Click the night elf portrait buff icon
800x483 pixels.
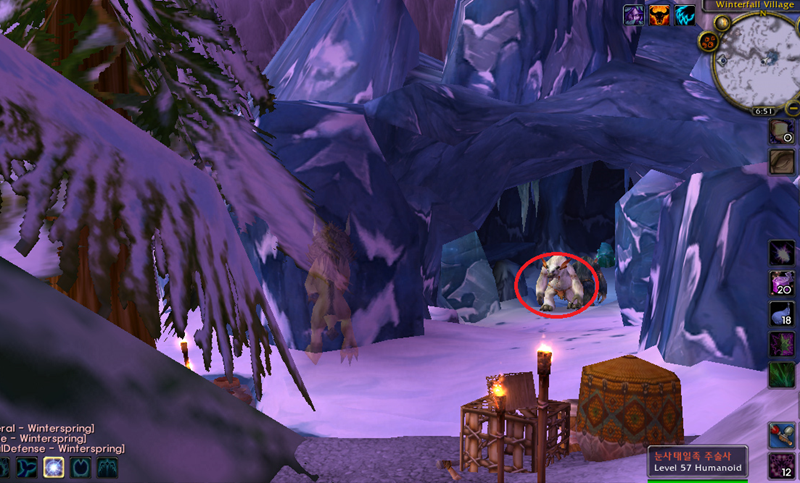[x=633, y=14]
